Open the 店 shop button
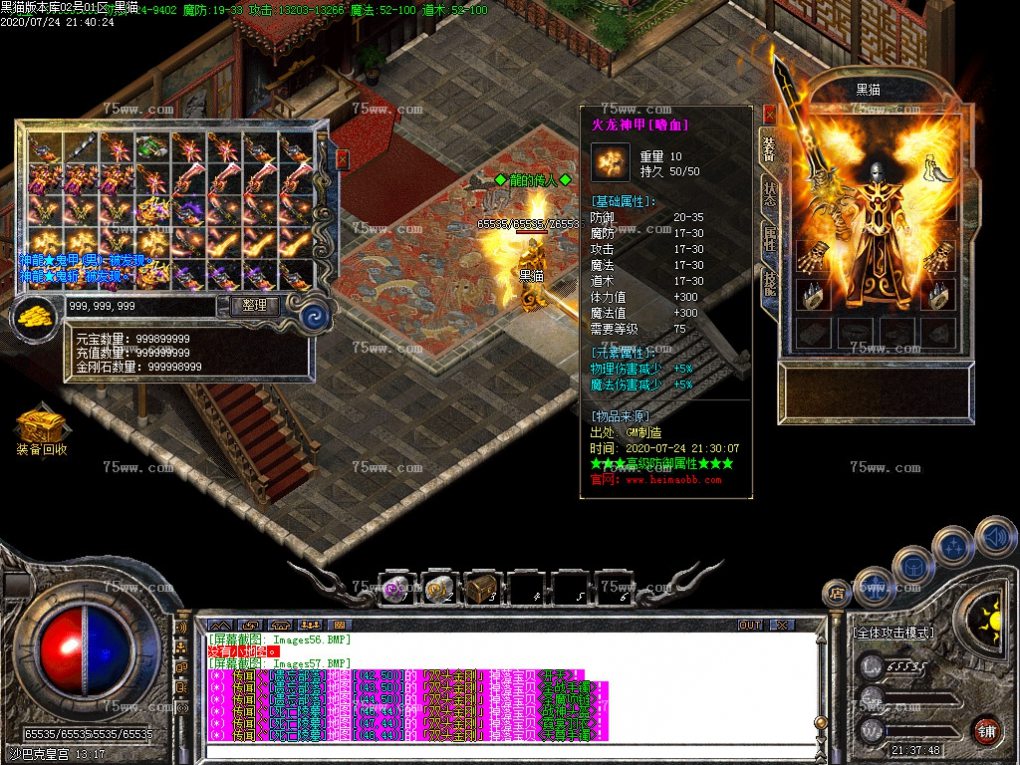 point(836,593)
